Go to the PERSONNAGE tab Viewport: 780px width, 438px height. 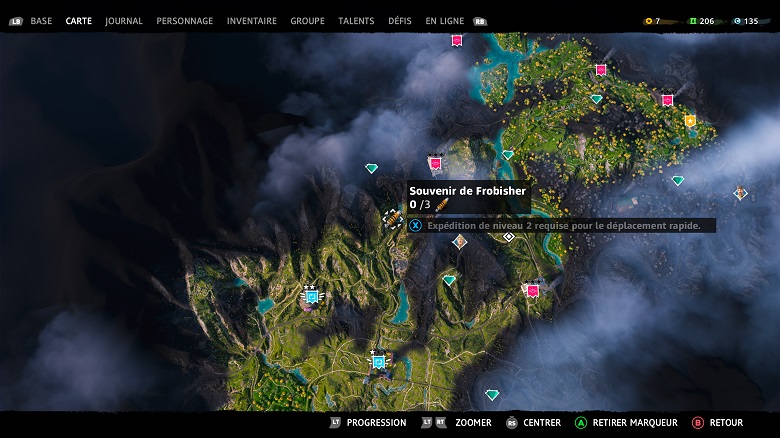pyautogui.click(x=185, y=21)
